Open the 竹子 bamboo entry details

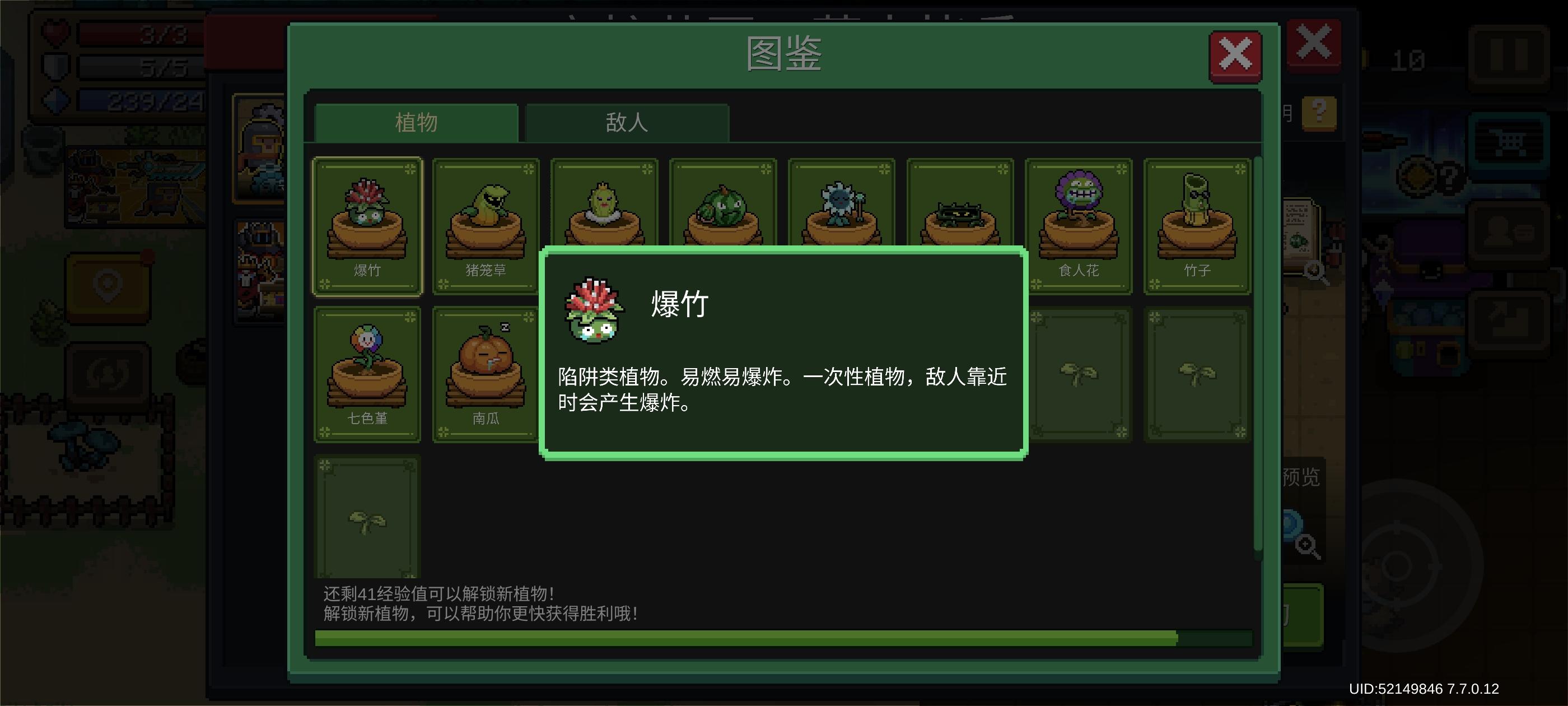point(1197,224)
